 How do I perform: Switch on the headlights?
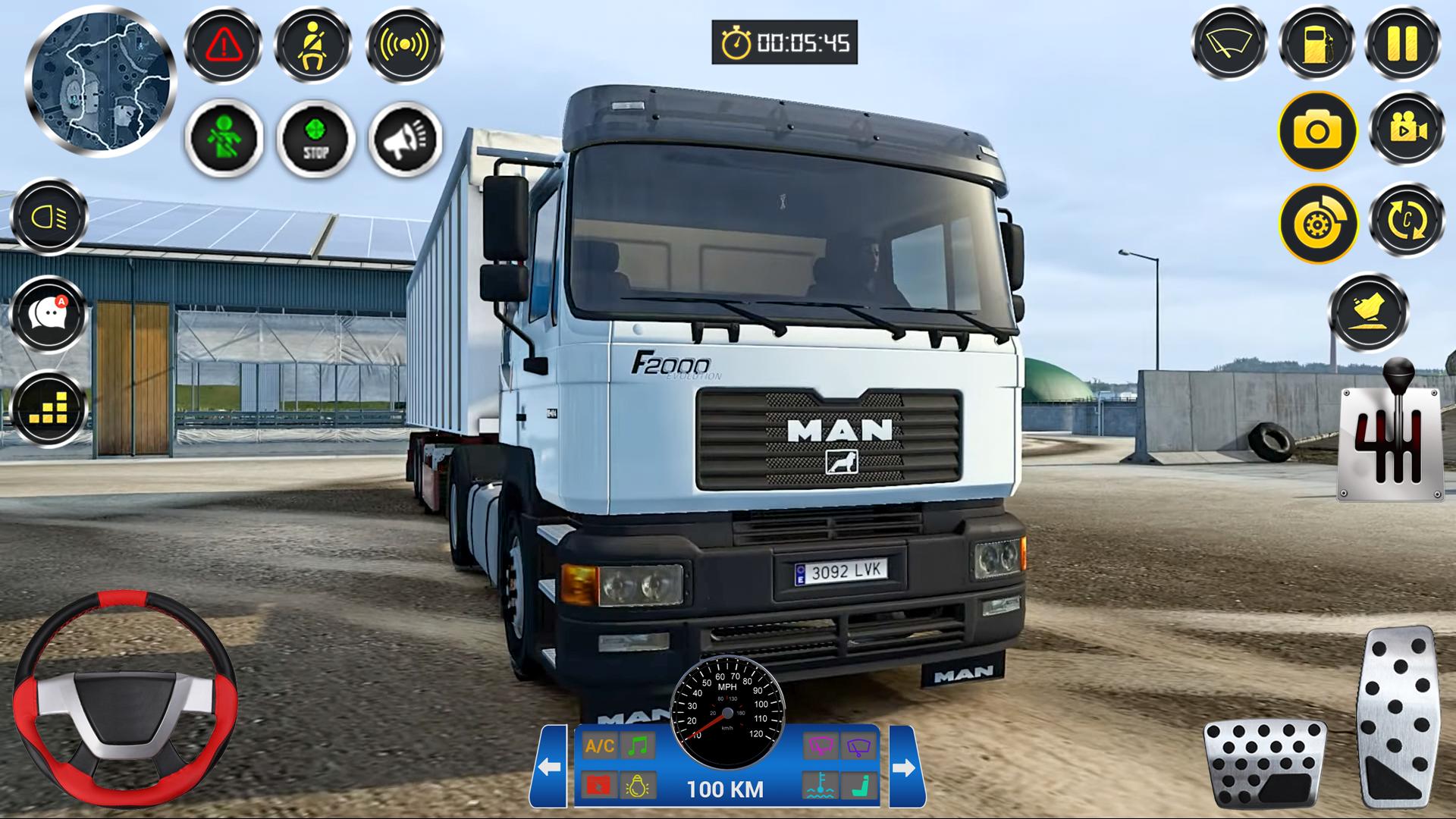49,218
